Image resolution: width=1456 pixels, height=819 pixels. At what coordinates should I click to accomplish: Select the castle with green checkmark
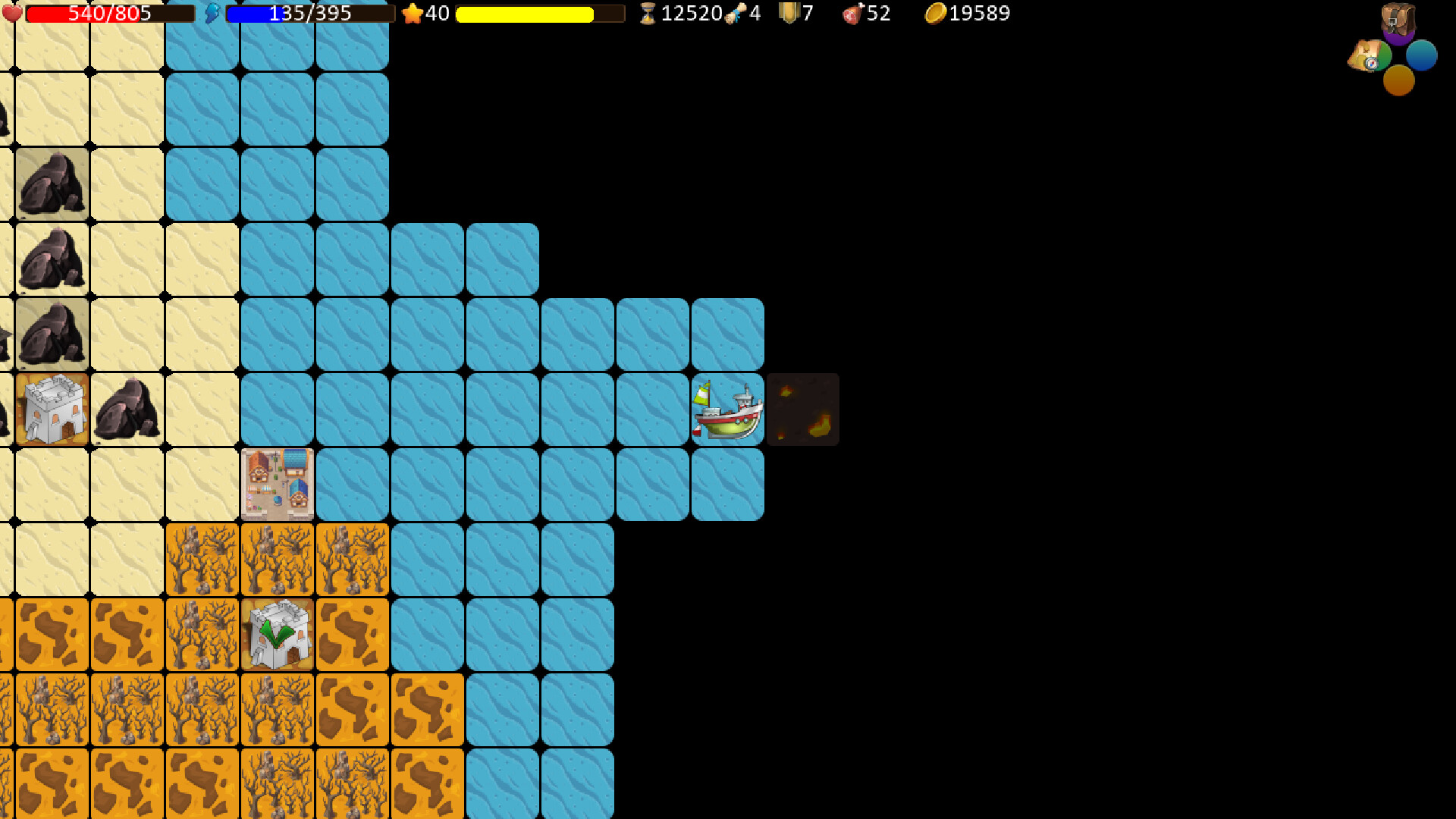coord(277,635)
